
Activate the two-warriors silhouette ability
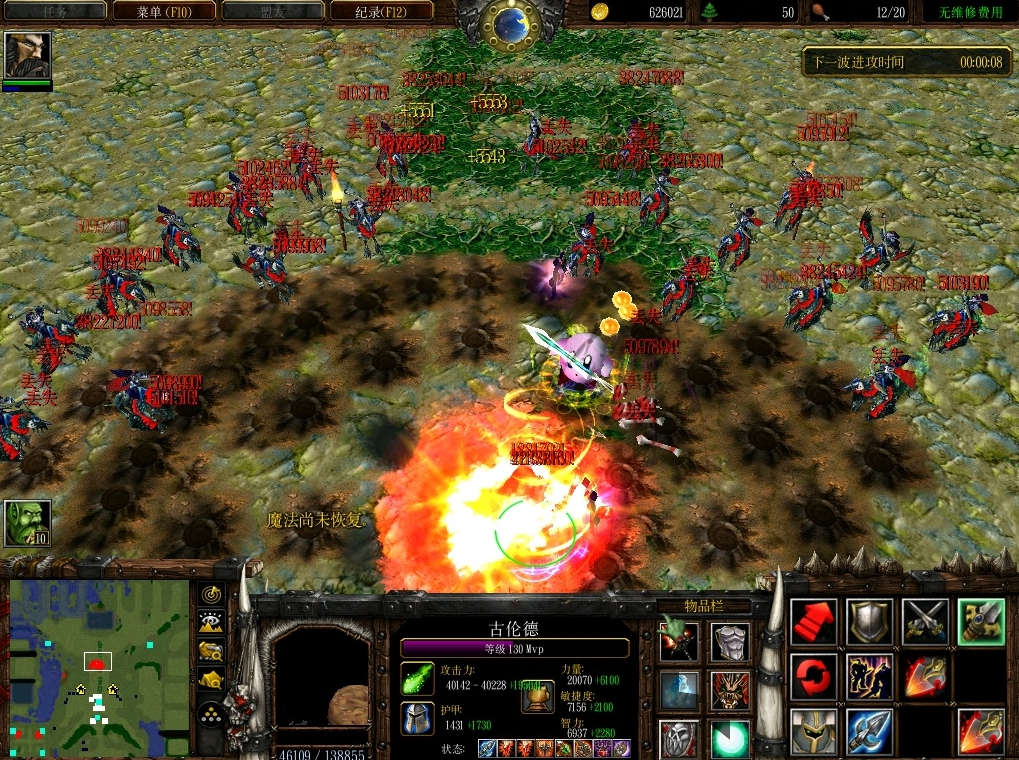[x=870, y=677]
